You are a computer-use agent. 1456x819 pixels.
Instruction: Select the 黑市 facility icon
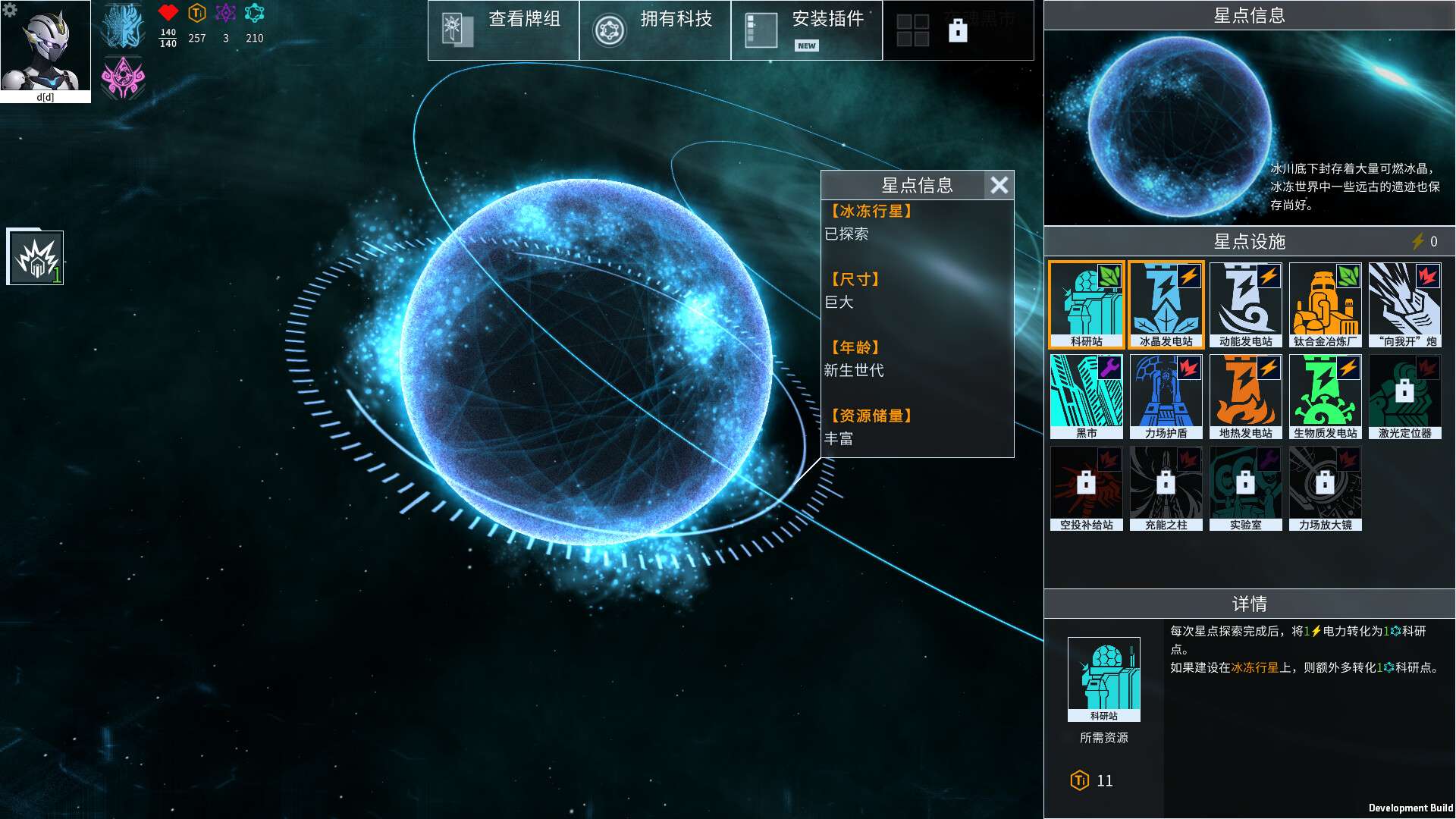1085,396
